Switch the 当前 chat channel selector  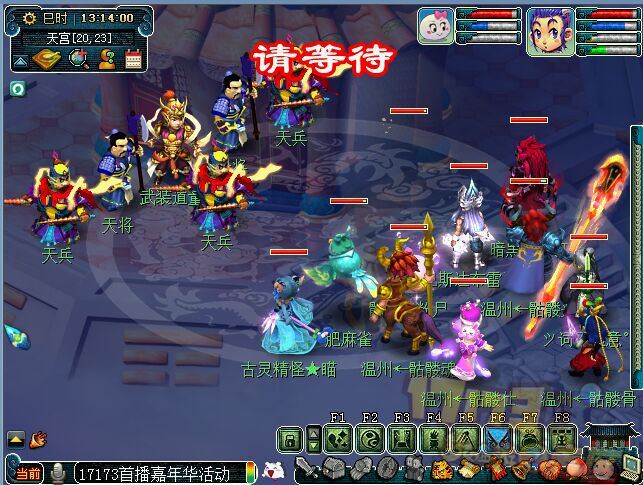click(x=29, y=472)
